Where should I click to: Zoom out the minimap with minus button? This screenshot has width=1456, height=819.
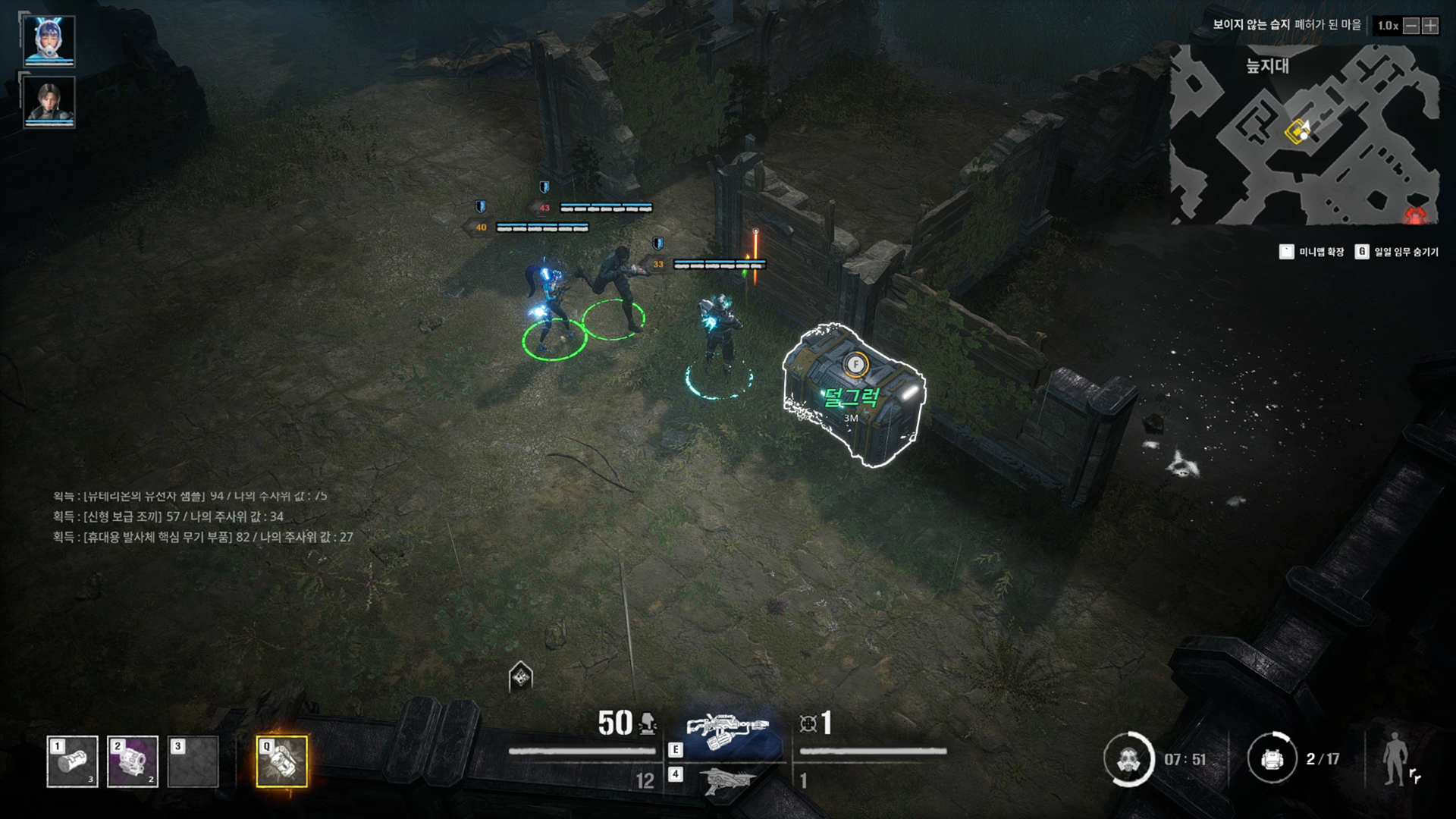point(1411,26)
